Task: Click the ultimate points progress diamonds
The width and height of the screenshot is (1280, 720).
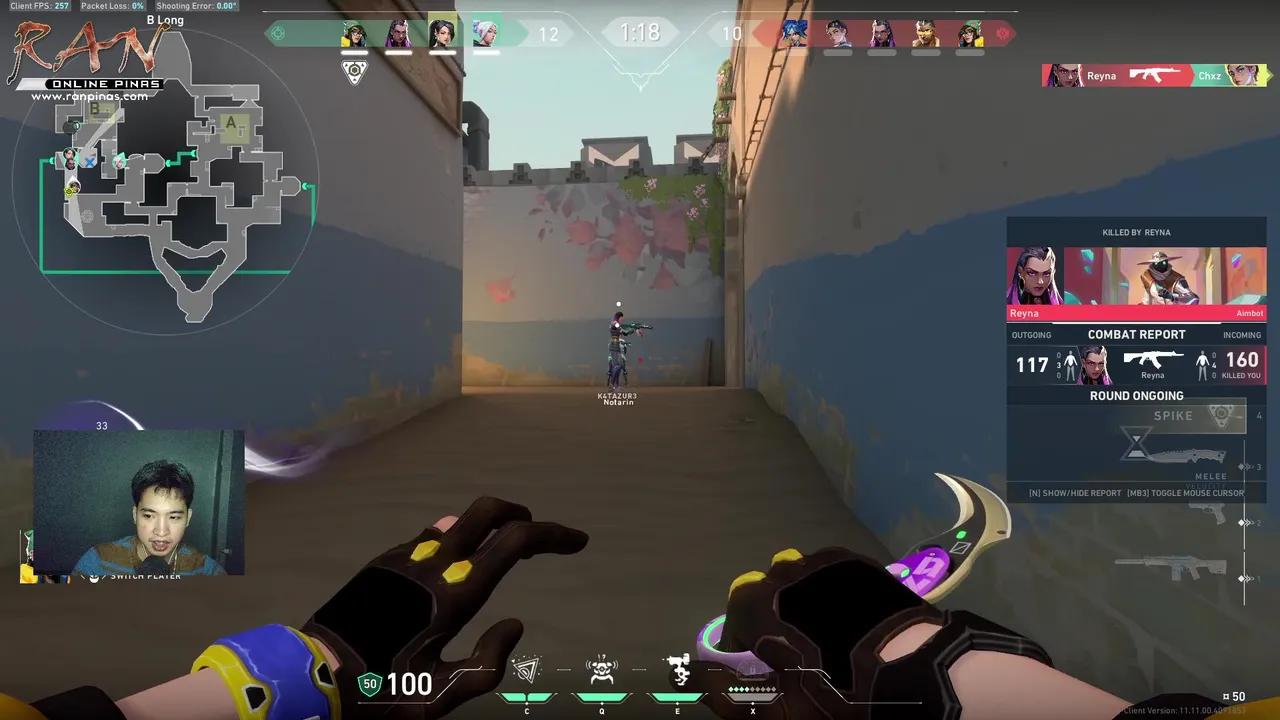Action: [x=750, y=689]
